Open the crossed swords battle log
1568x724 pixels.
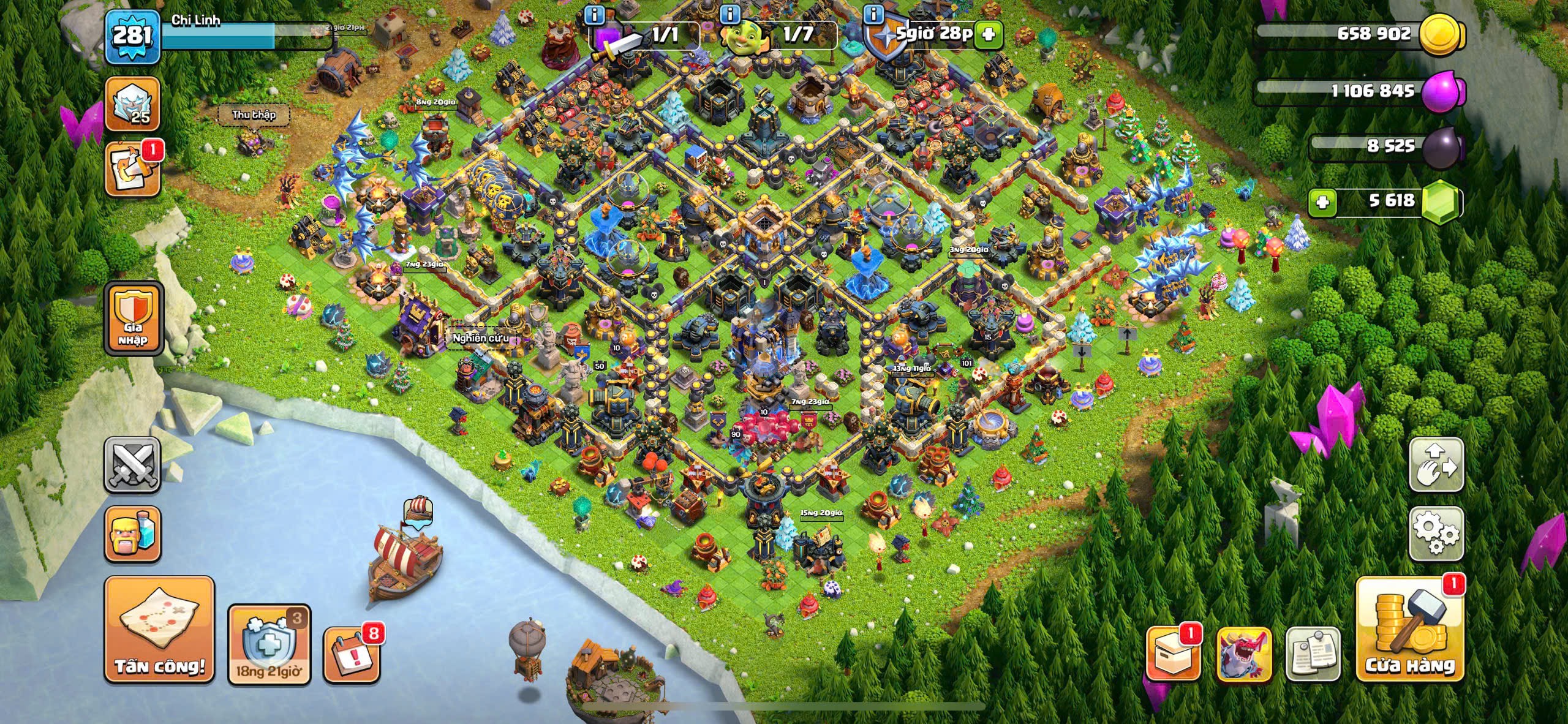[x=133, y=464]
